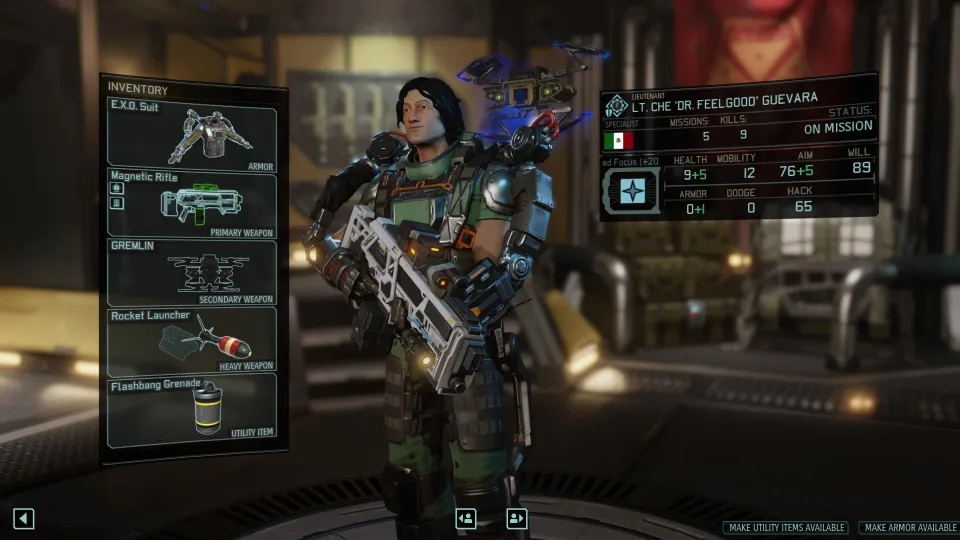960x540 pixels.
Task: Select the Rocket Launcher heavy weapon slot
Action: pos(192,341)
